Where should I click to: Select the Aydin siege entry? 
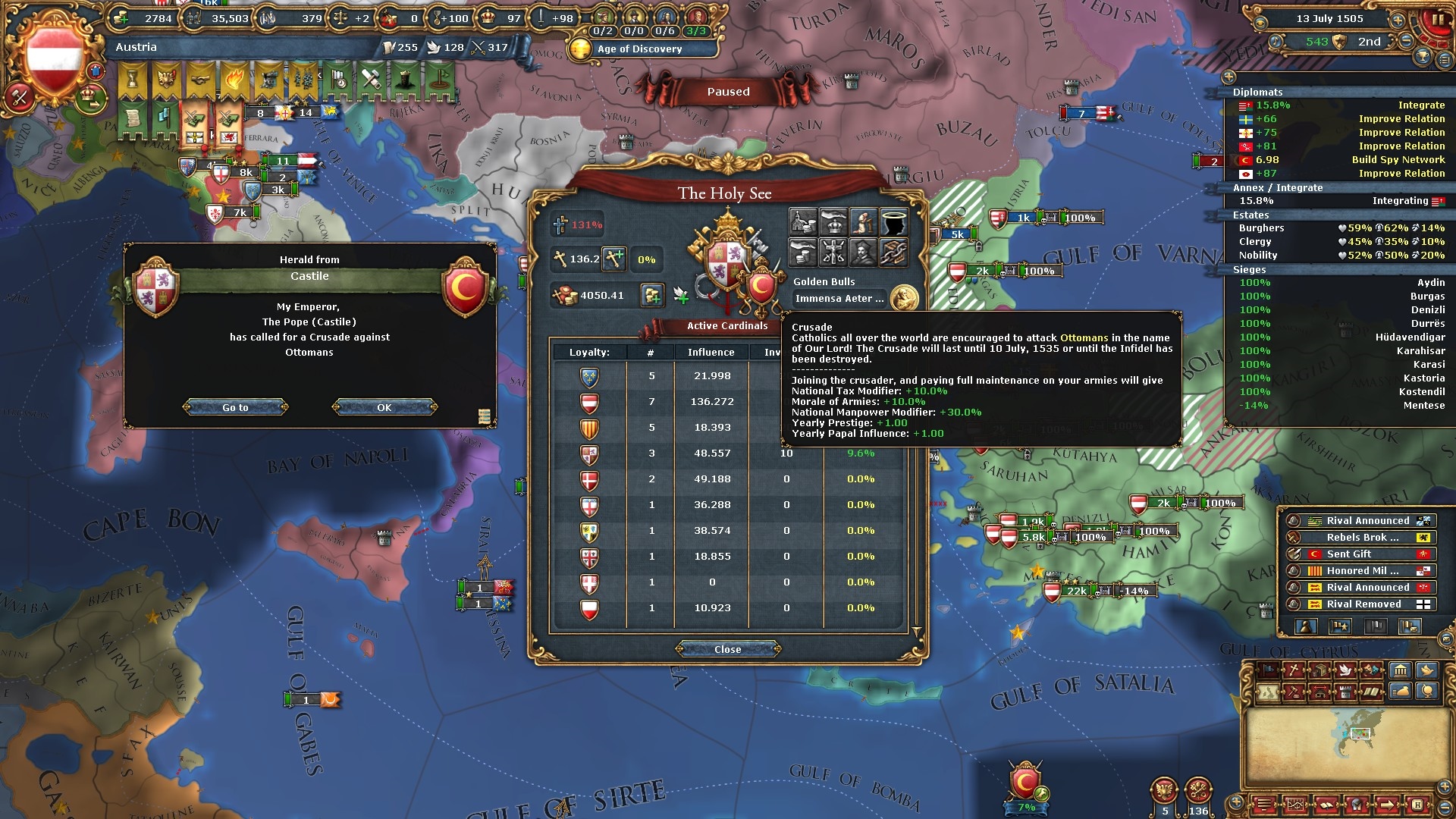point(1339,283)
